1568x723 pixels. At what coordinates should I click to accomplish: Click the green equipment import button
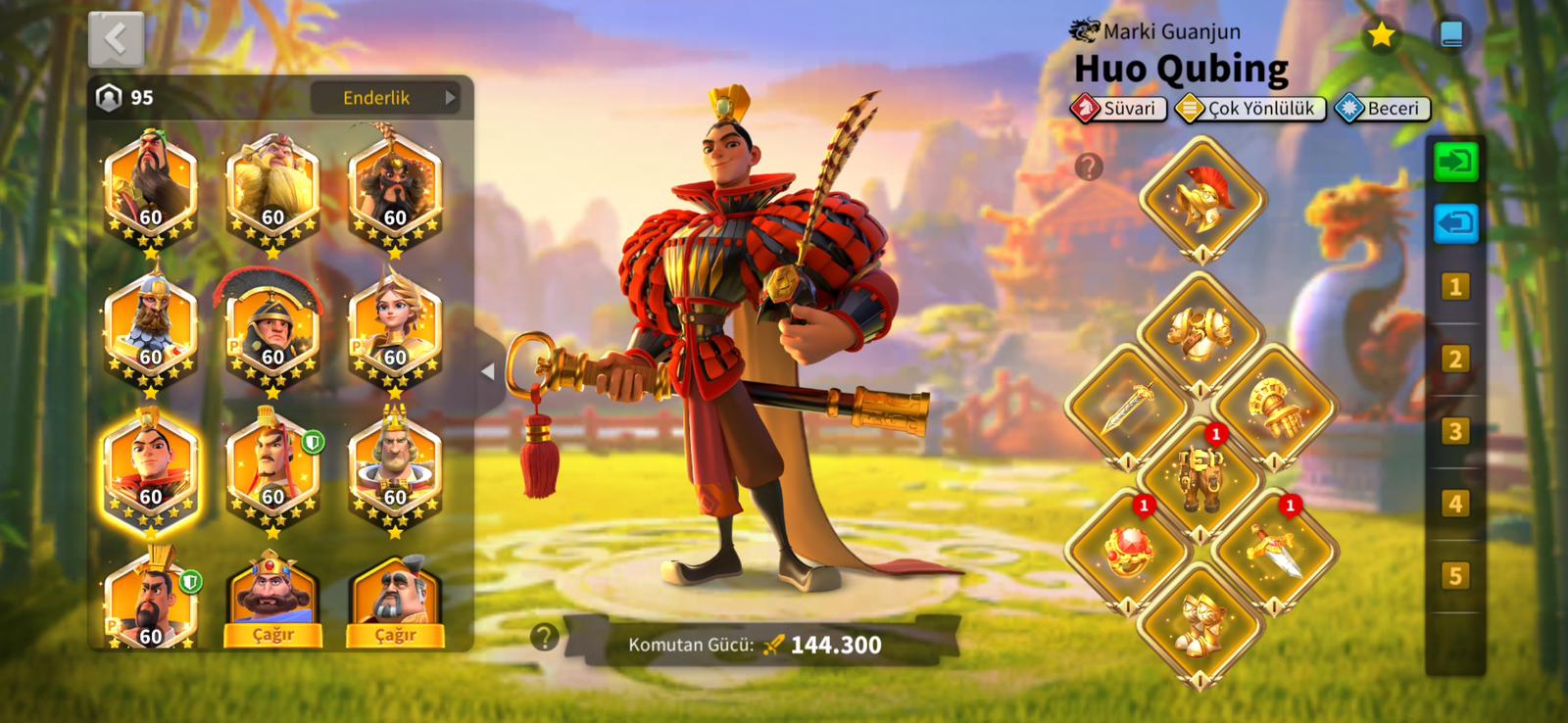click(1455, 162)
